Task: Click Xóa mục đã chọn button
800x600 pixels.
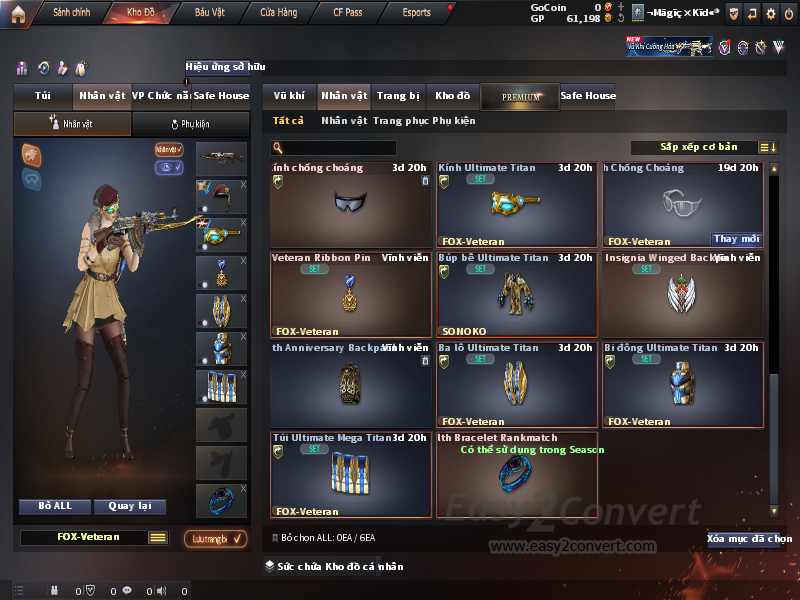Action: click(x=749, y=539)
